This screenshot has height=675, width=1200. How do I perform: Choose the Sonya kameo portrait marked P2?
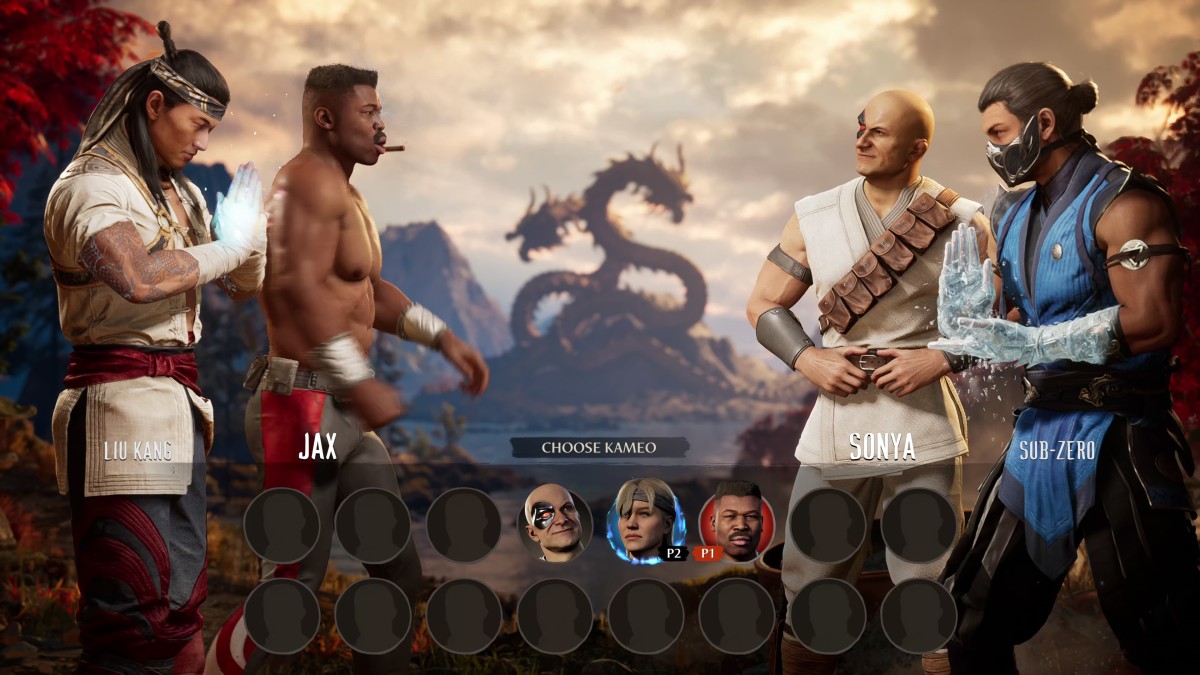[645, 522]
